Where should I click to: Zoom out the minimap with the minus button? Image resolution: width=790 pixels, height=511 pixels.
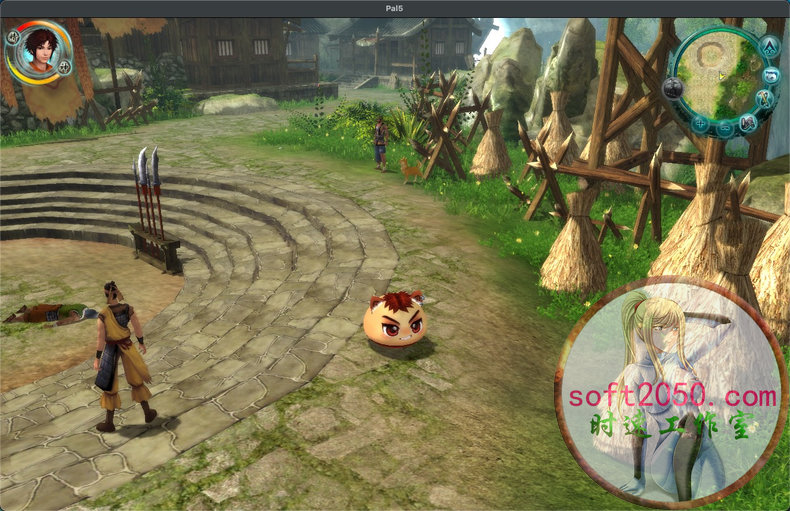click(x=724, y=127)
